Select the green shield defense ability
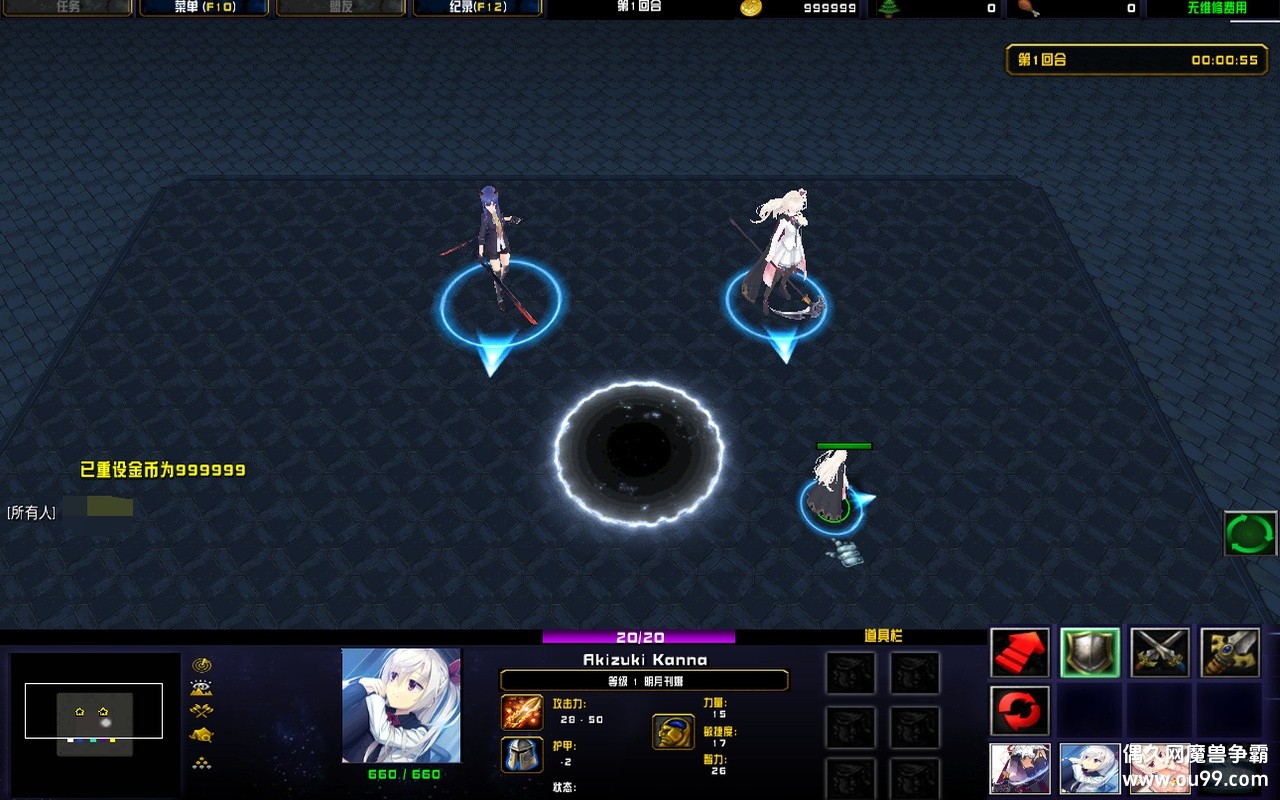The image size is (1280, 800). [x=1090, y=652]
